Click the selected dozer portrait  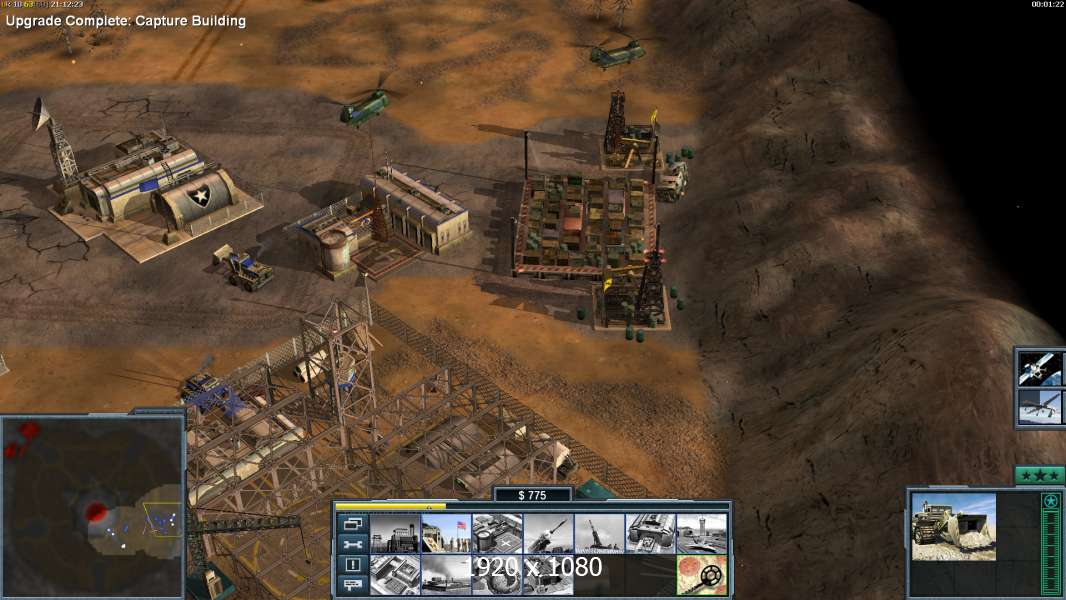(953, 527)
